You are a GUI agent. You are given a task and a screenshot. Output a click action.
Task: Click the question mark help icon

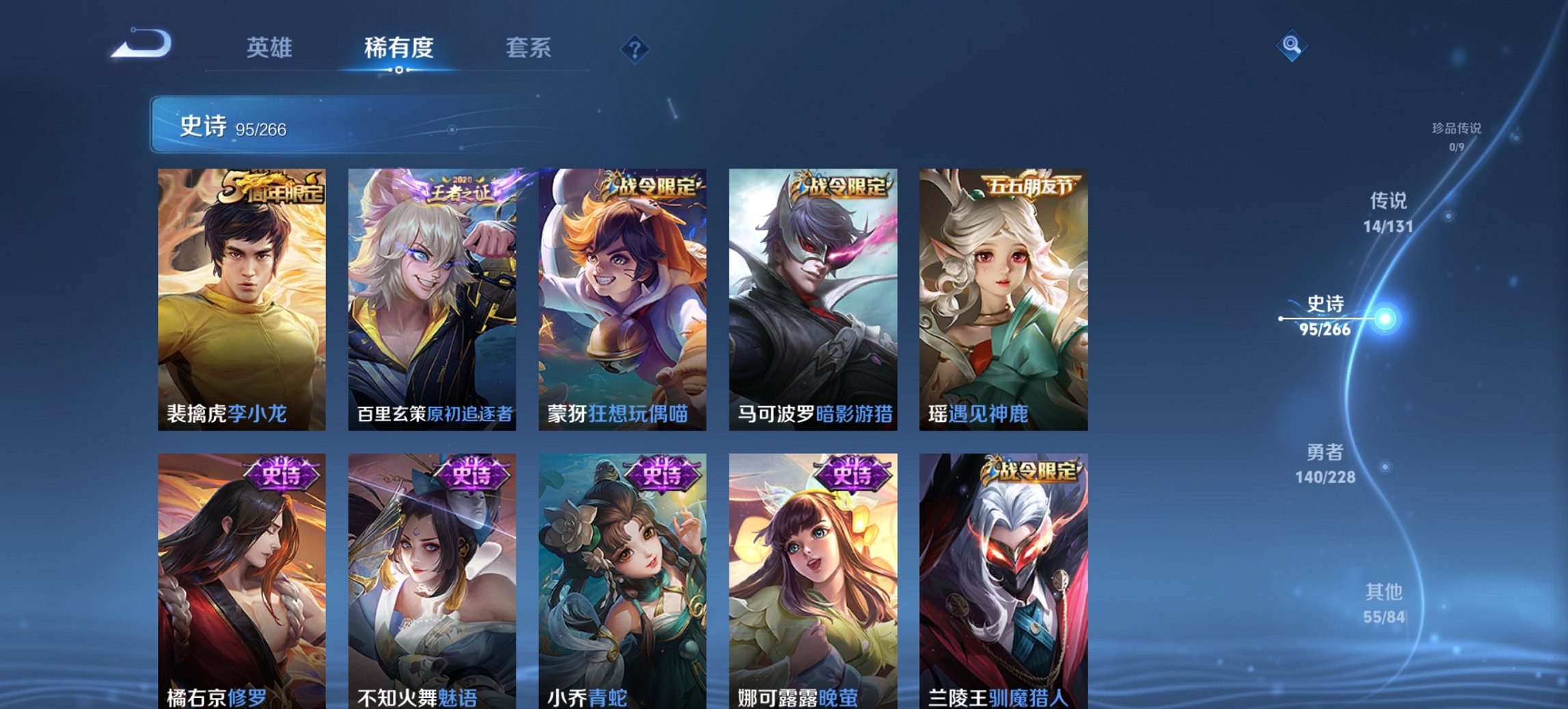(x=634, y=49)
